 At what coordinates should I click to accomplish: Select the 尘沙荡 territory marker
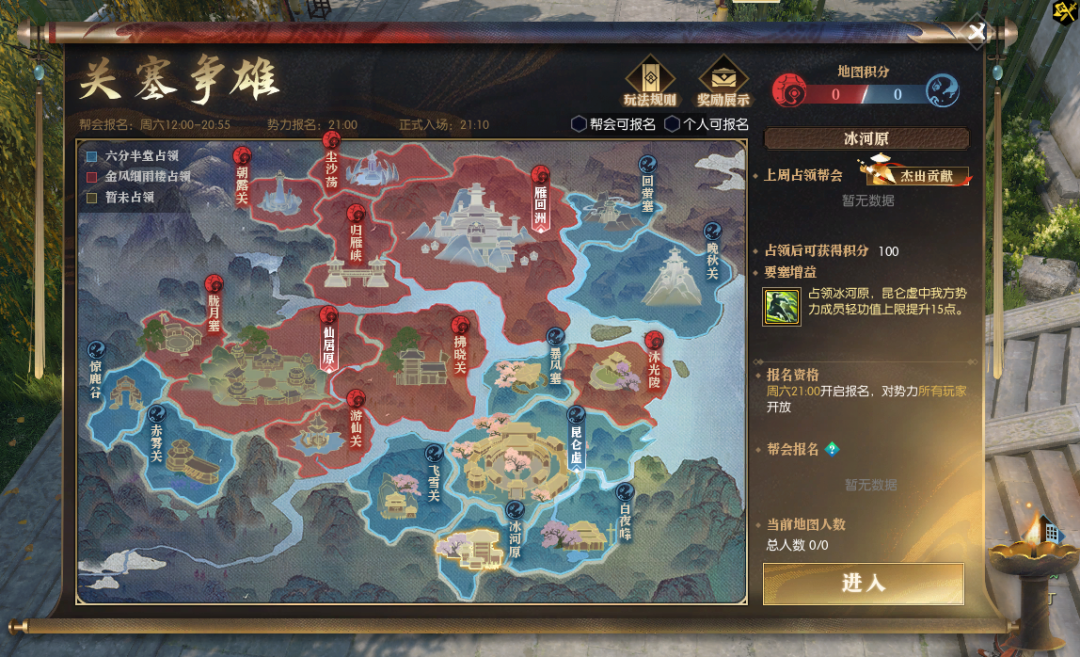coord(331,170)
